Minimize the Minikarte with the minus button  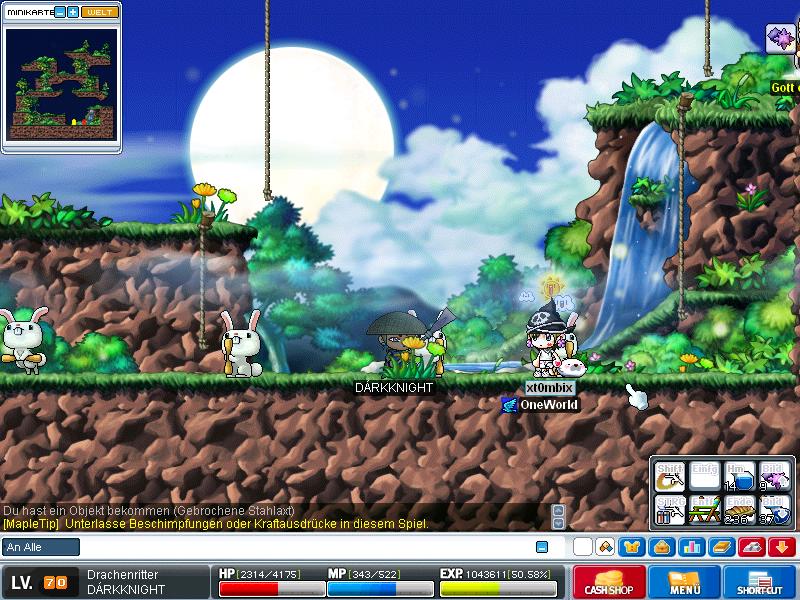(60, 12)
